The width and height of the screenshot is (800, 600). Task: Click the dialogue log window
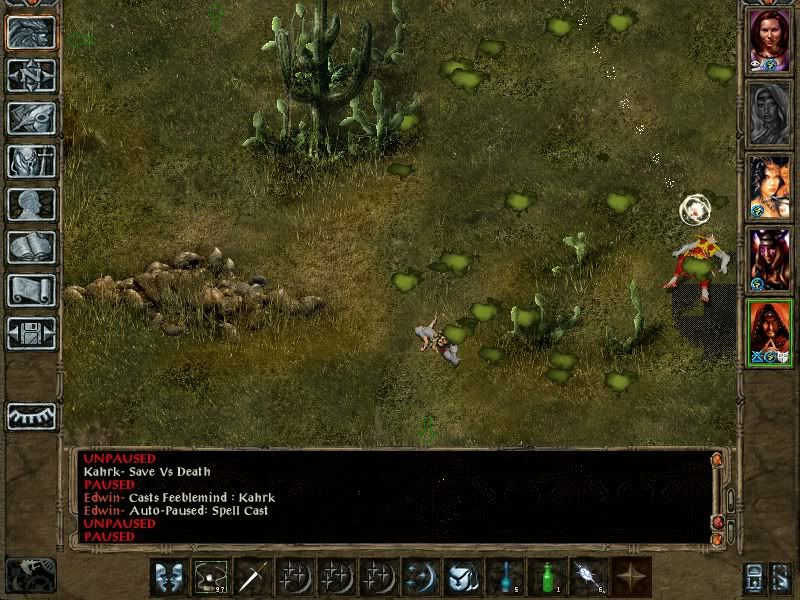[x=395, y=497]
